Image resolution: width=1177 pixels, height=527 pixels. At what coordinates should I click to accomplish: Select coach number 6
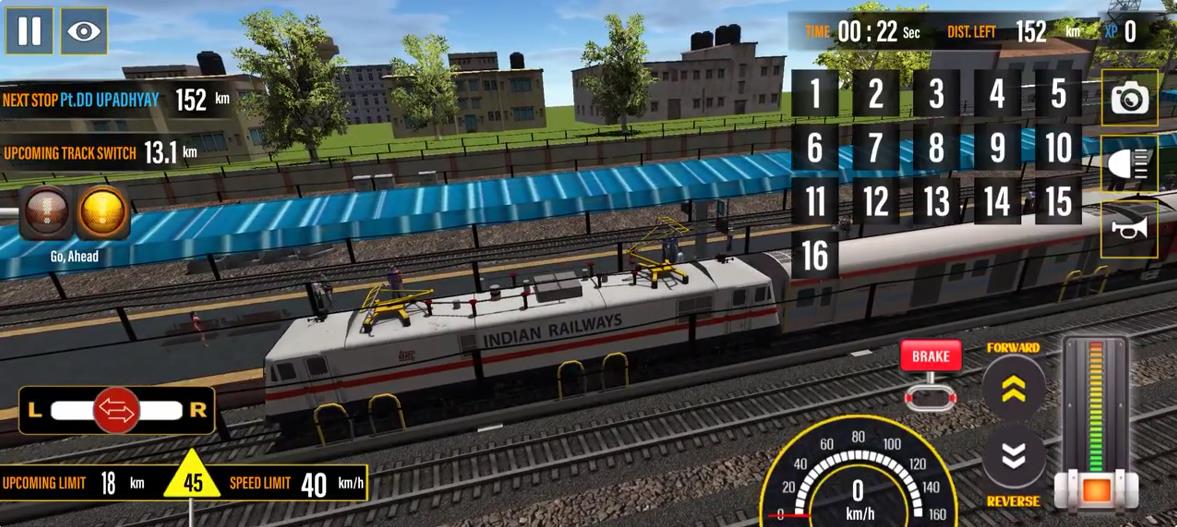815,149
